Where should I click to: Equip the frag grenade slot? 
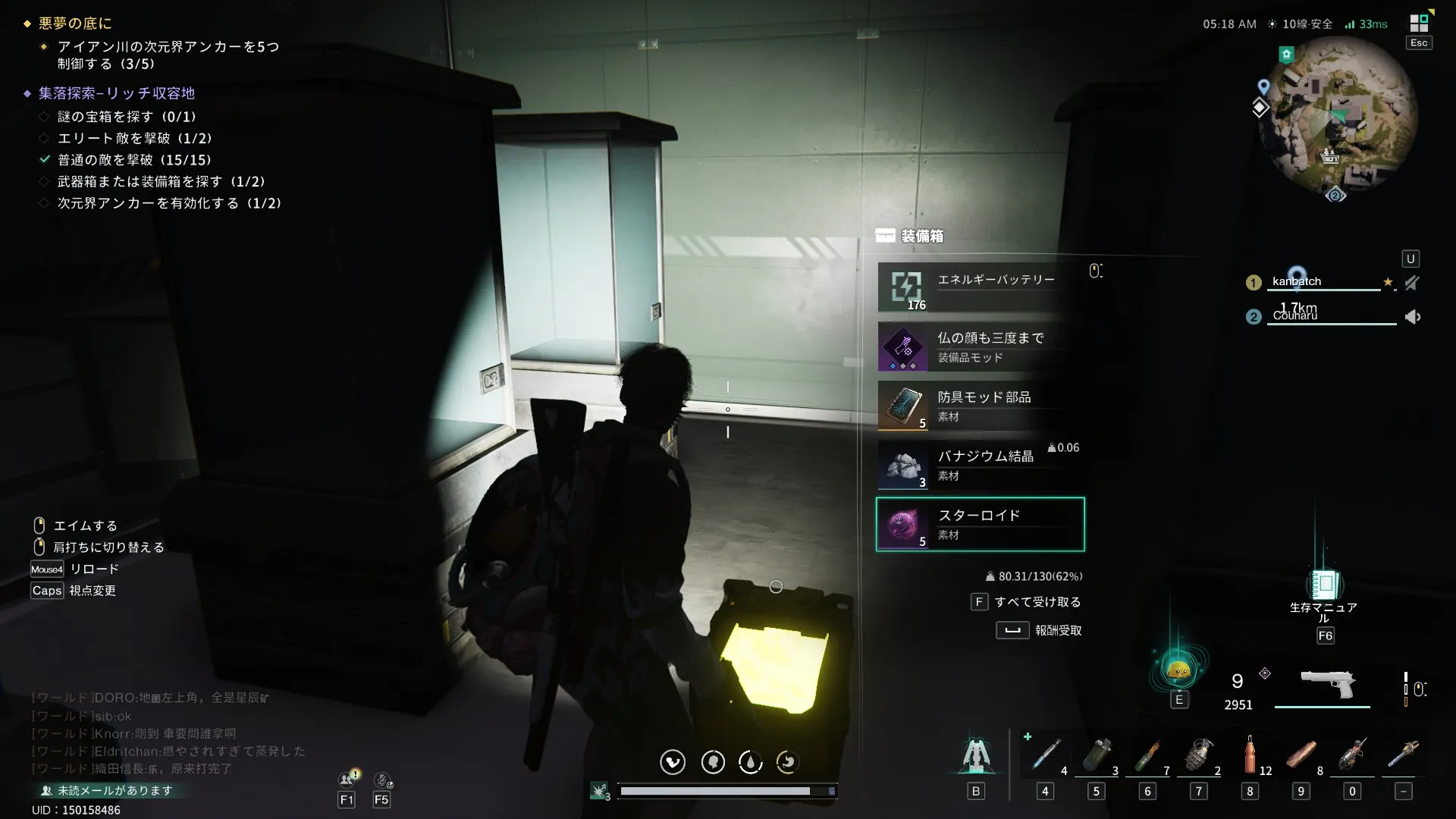[x=1199, y=755]
